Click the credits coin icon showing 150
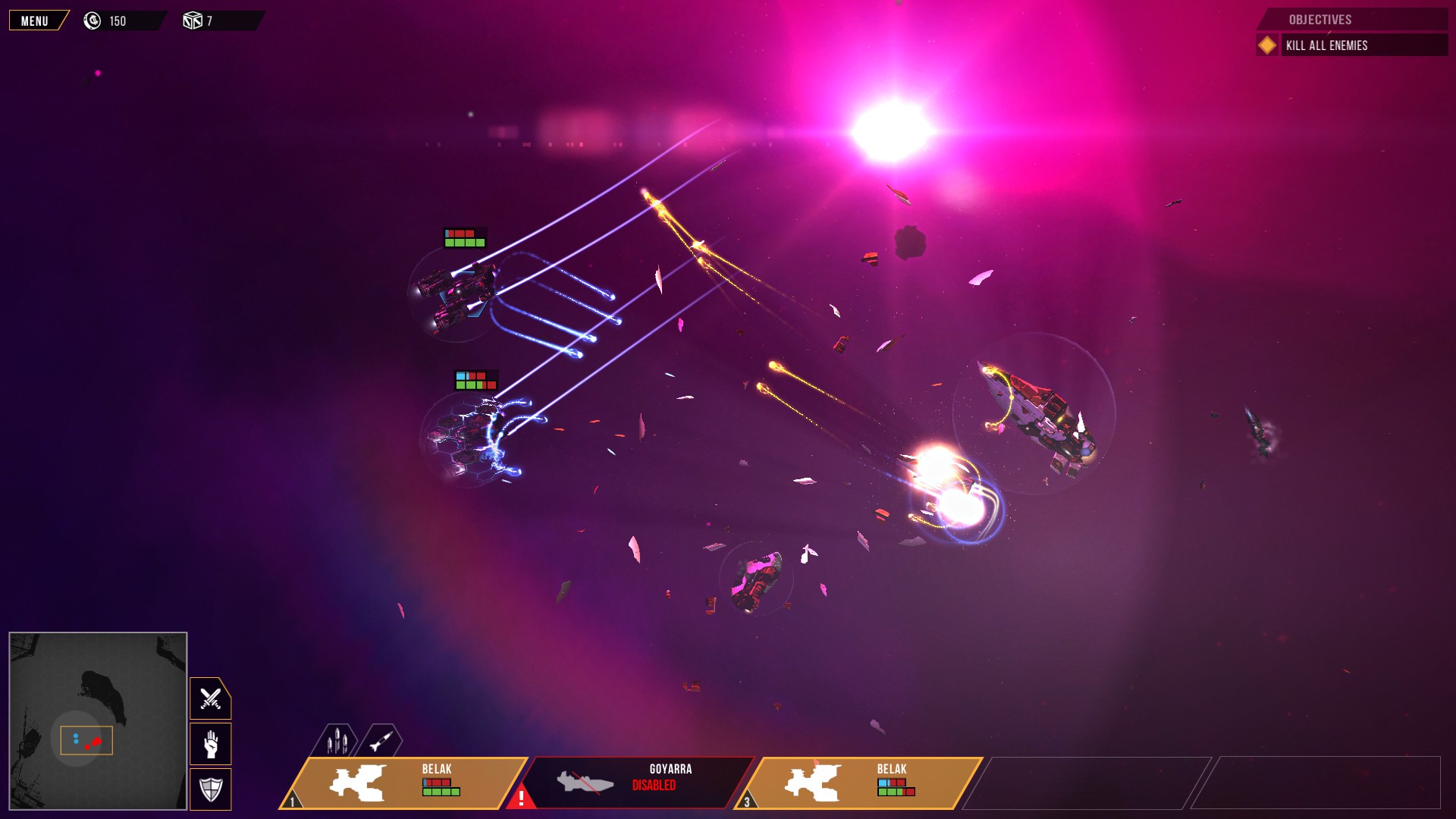This screenshot has width=1456, height=819. point(93,20)
